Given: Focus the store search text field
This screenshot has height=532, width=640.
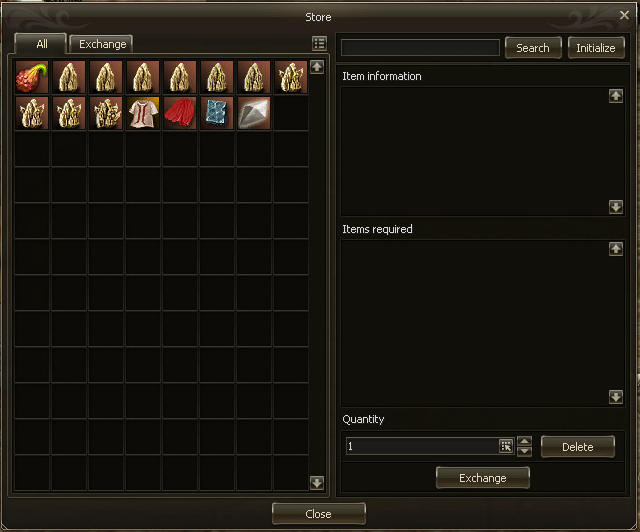Looking at the screenshot, I should (420, 48).
